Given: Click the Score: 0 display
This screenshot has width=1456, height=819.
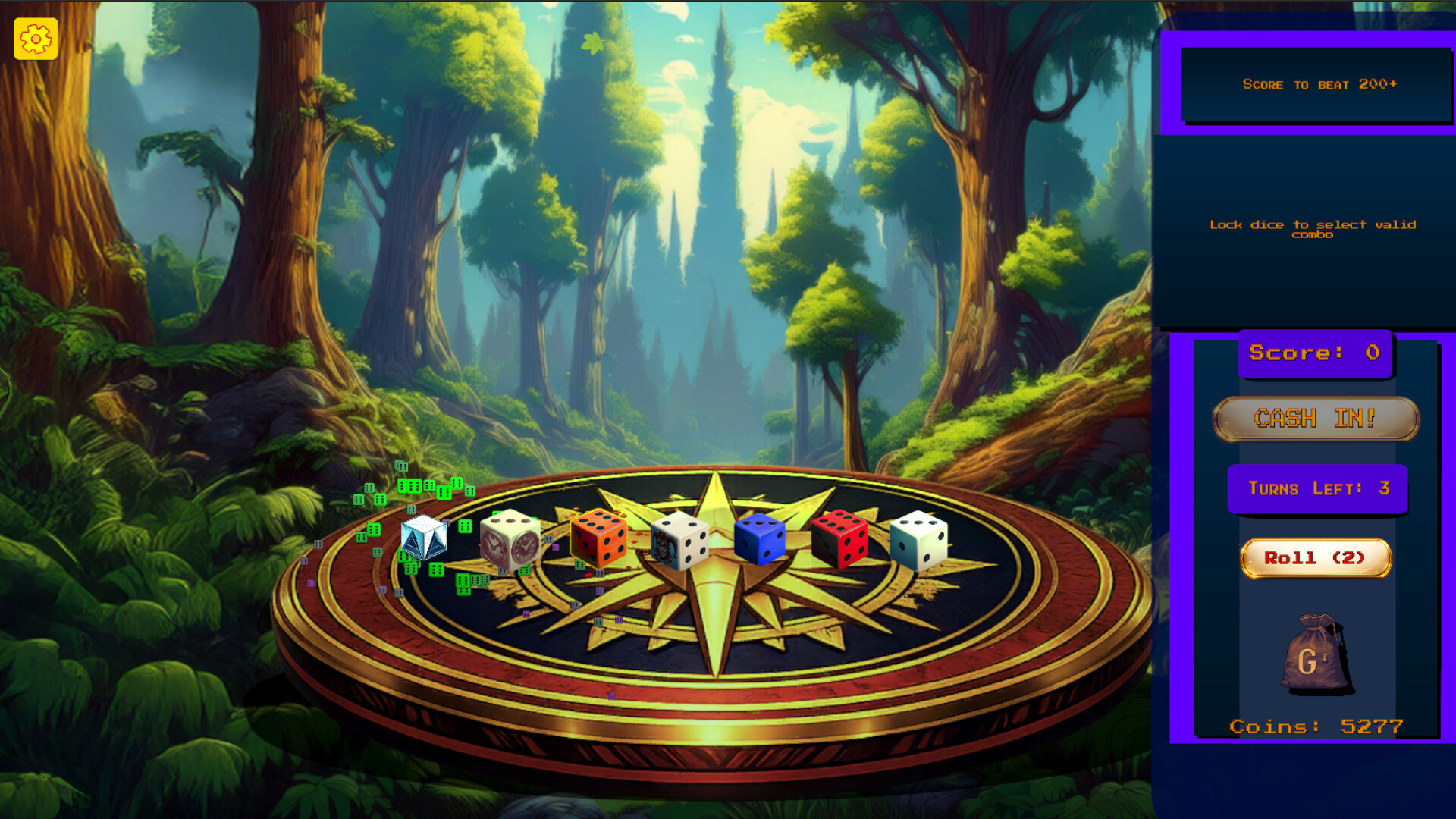Looking at the screenshot, I should pyautogui.click(x=1316, y=351).
